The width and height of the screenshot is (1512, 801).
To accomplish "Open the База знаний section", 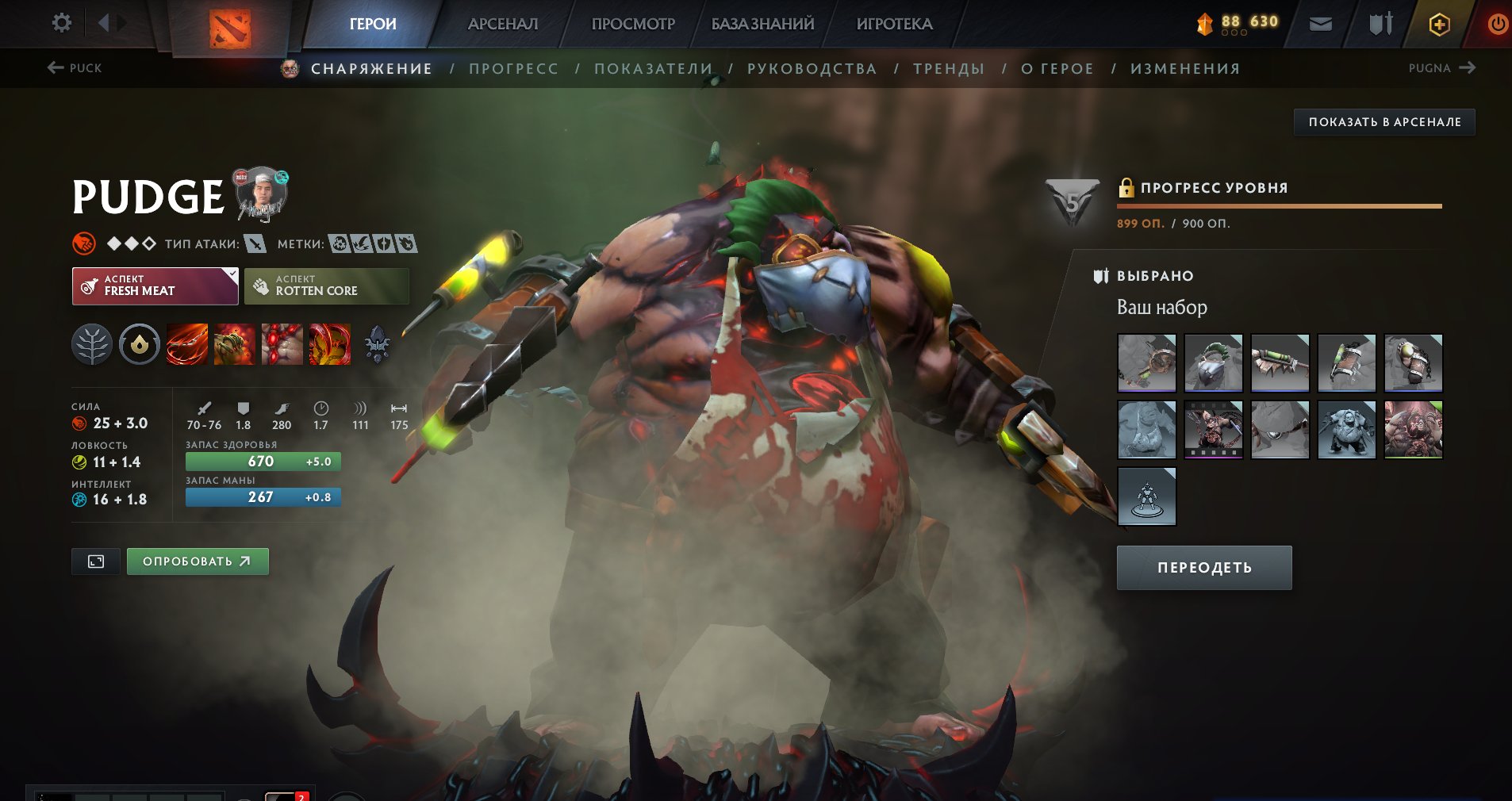I will (x=762, y=24).
